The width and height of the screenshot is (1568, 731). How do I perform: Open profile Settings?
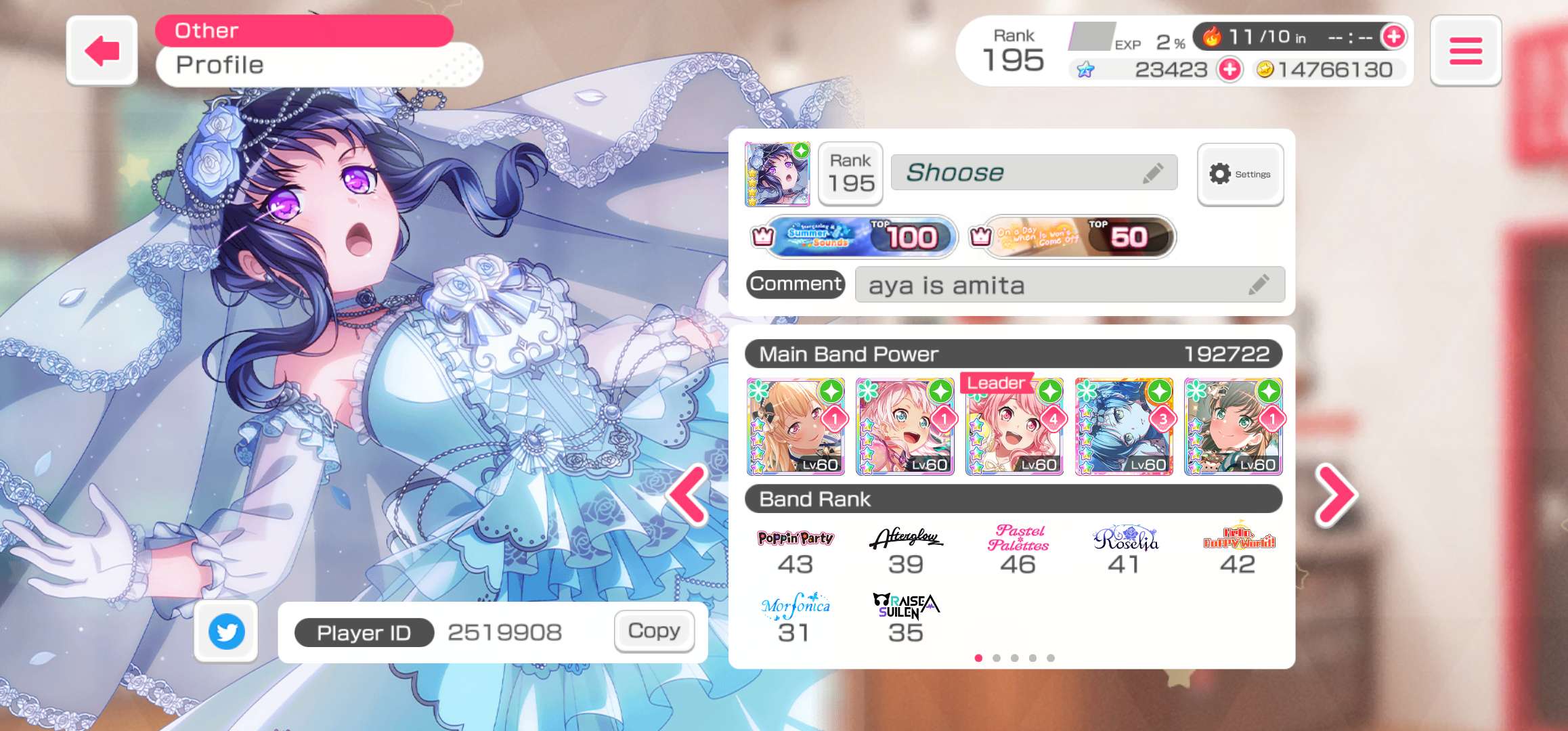click(1240, 174)
